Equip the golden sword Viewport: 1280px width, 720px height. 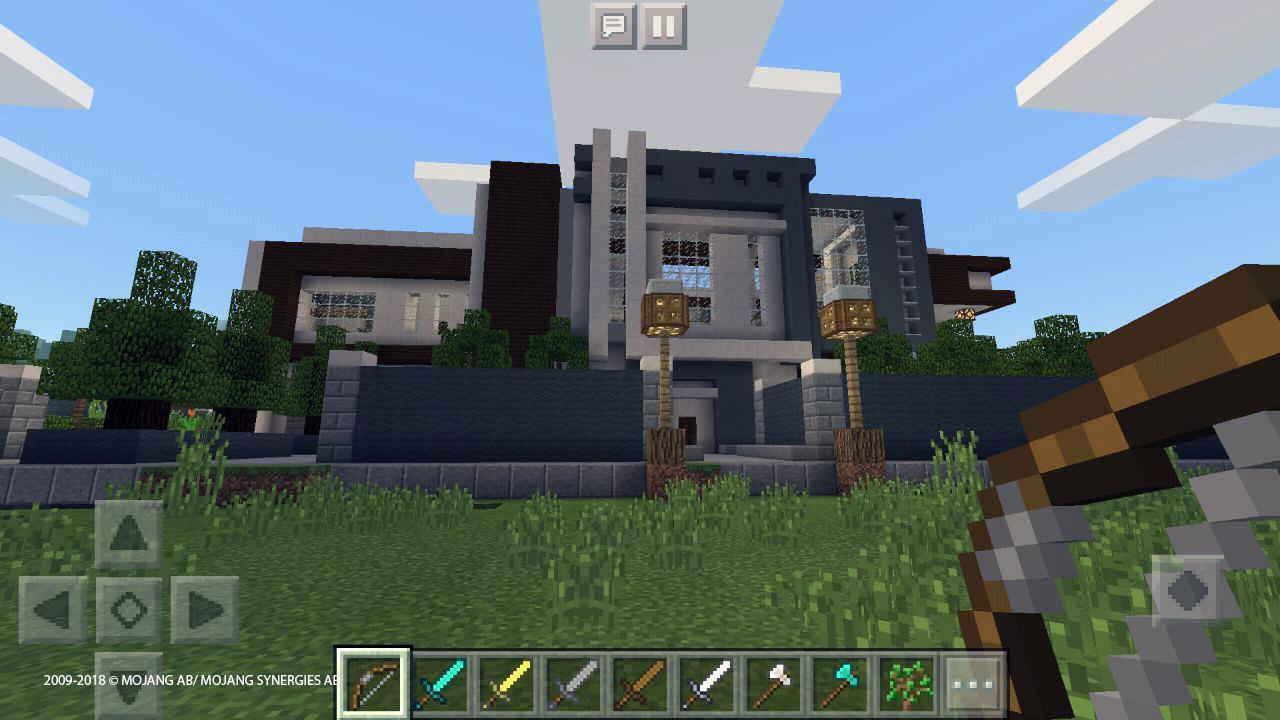click(x=507, y=683)
